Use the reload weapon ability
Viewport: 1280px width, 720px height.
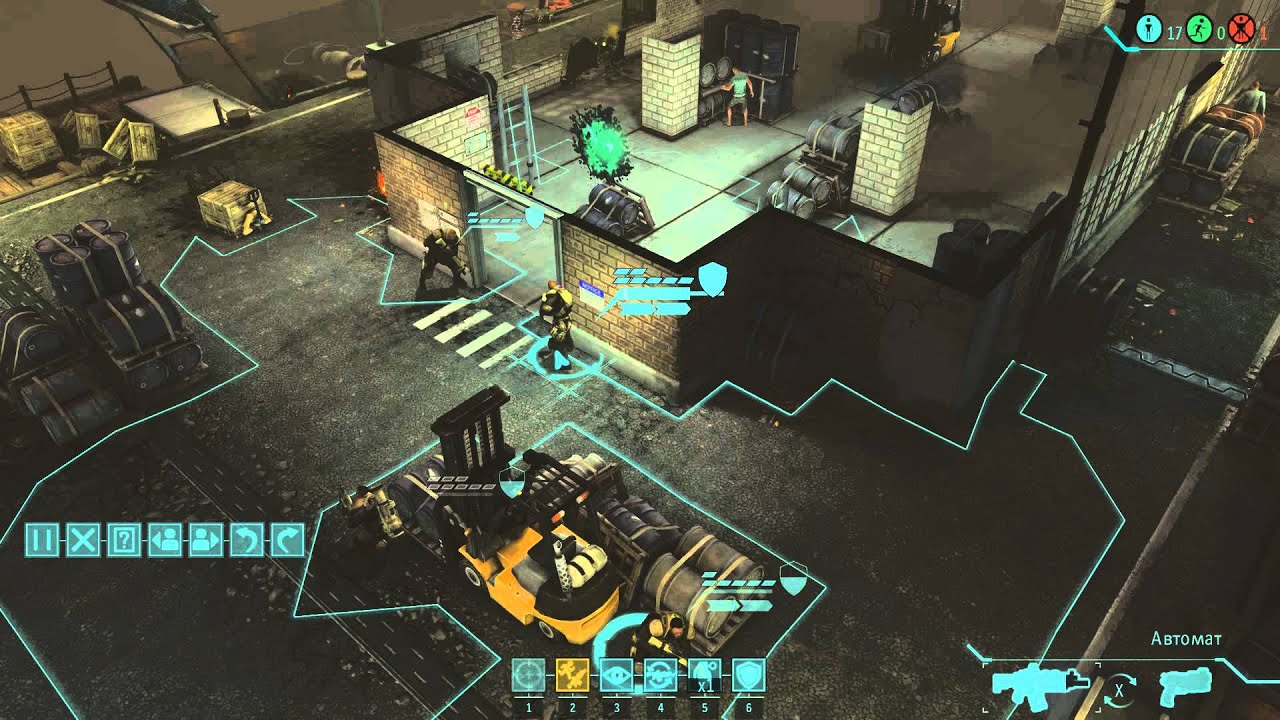(661, 675)
